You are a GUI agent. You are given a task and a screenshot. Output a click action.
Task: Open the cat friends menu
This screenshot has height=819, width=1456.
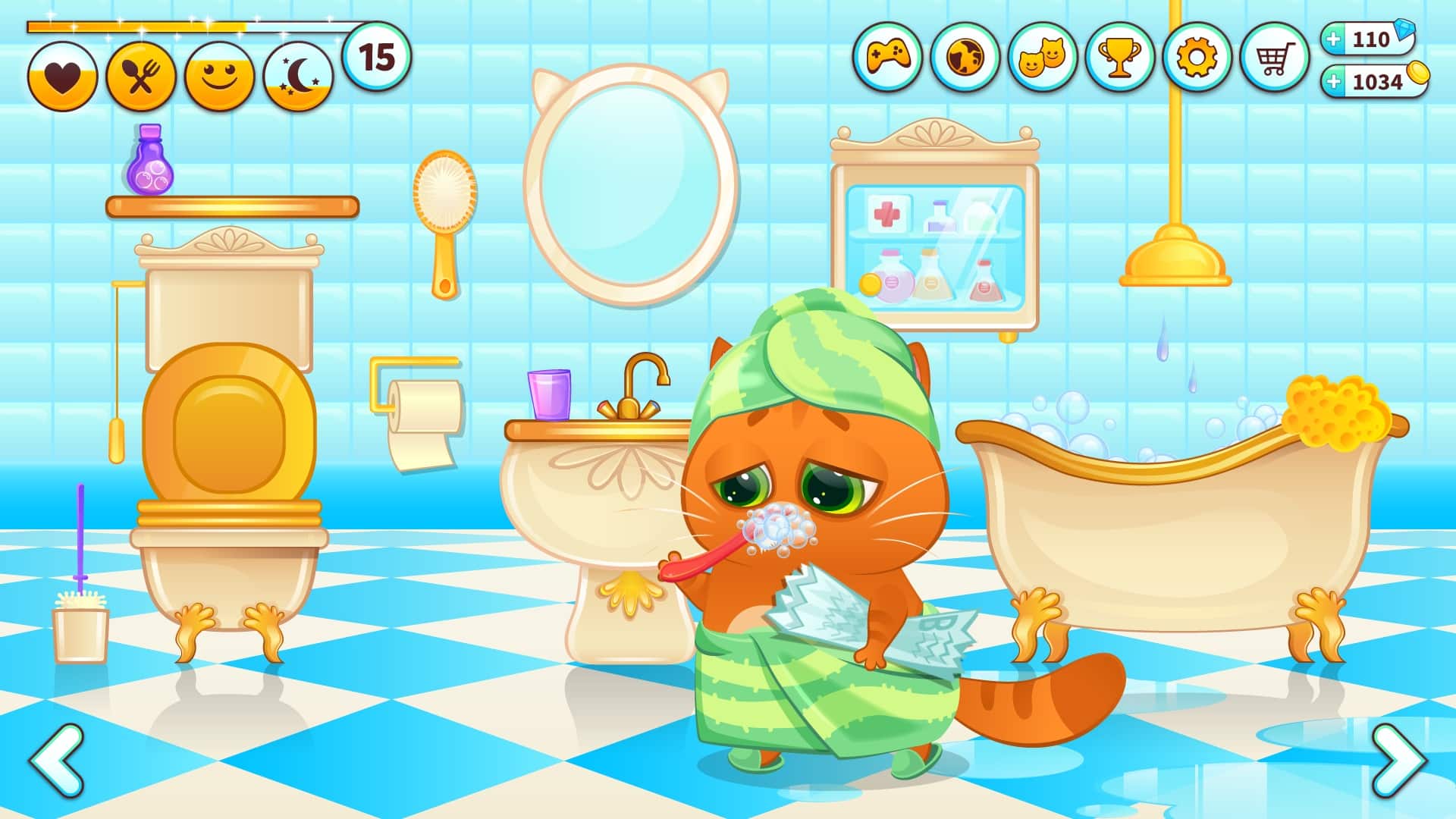tap(1043, 58)
